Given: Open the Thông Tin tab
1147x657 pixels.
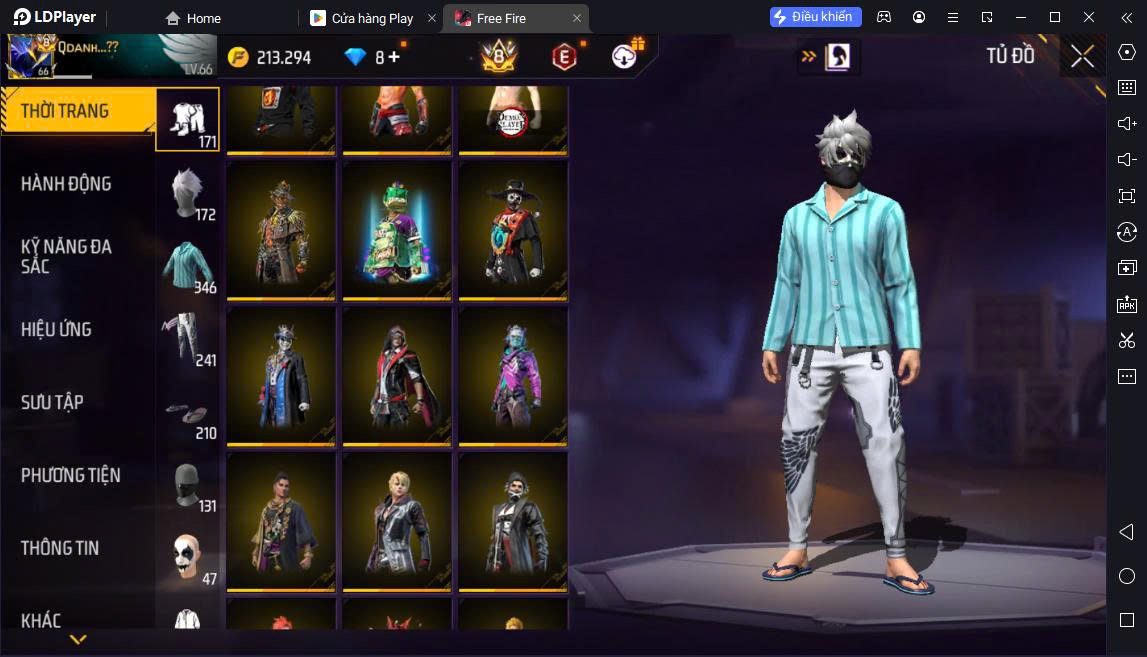Looking at the screenshot, I should tap(60, 548).
